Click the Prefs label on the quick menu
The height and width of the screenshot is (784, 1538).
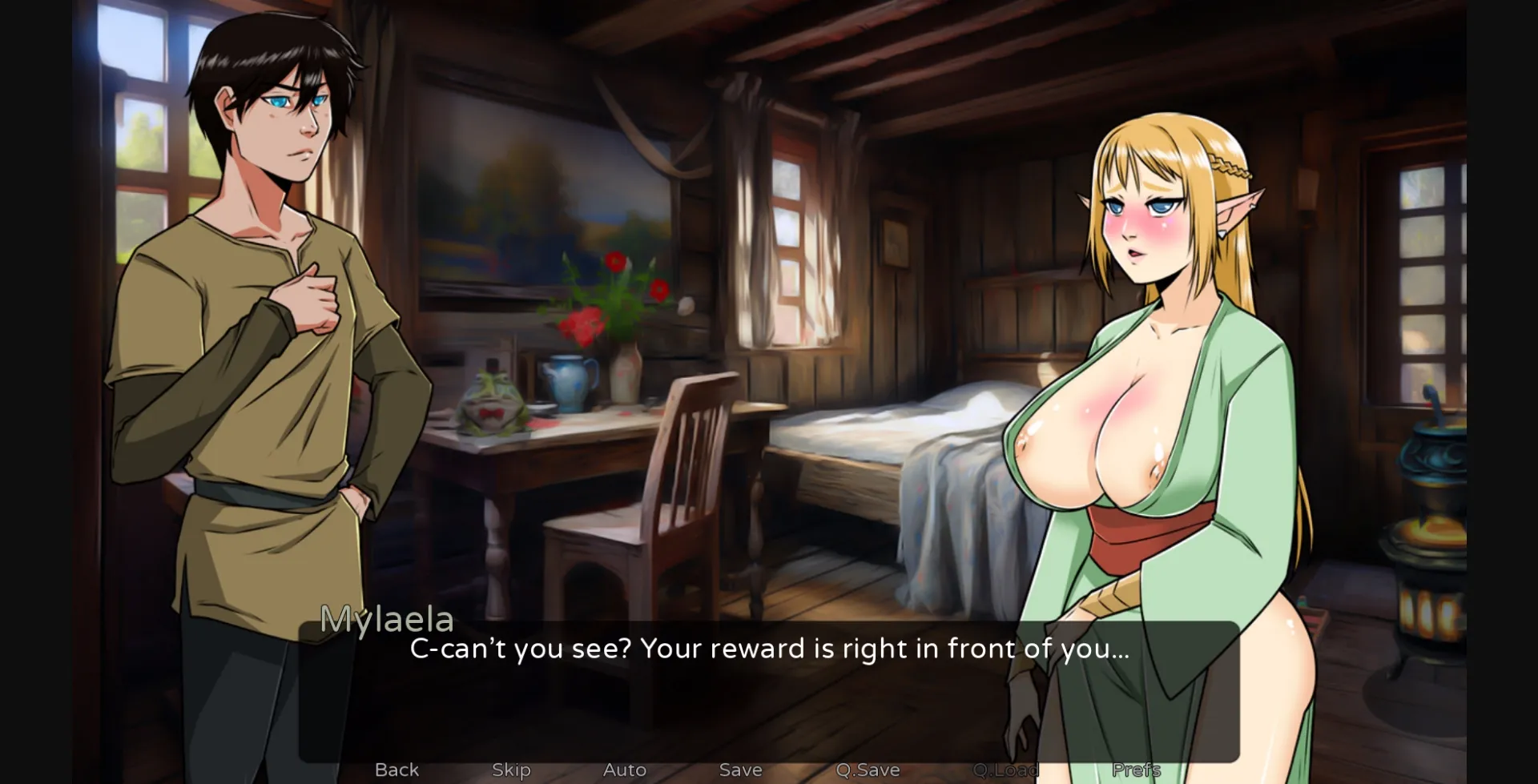tap(1138, 769)
